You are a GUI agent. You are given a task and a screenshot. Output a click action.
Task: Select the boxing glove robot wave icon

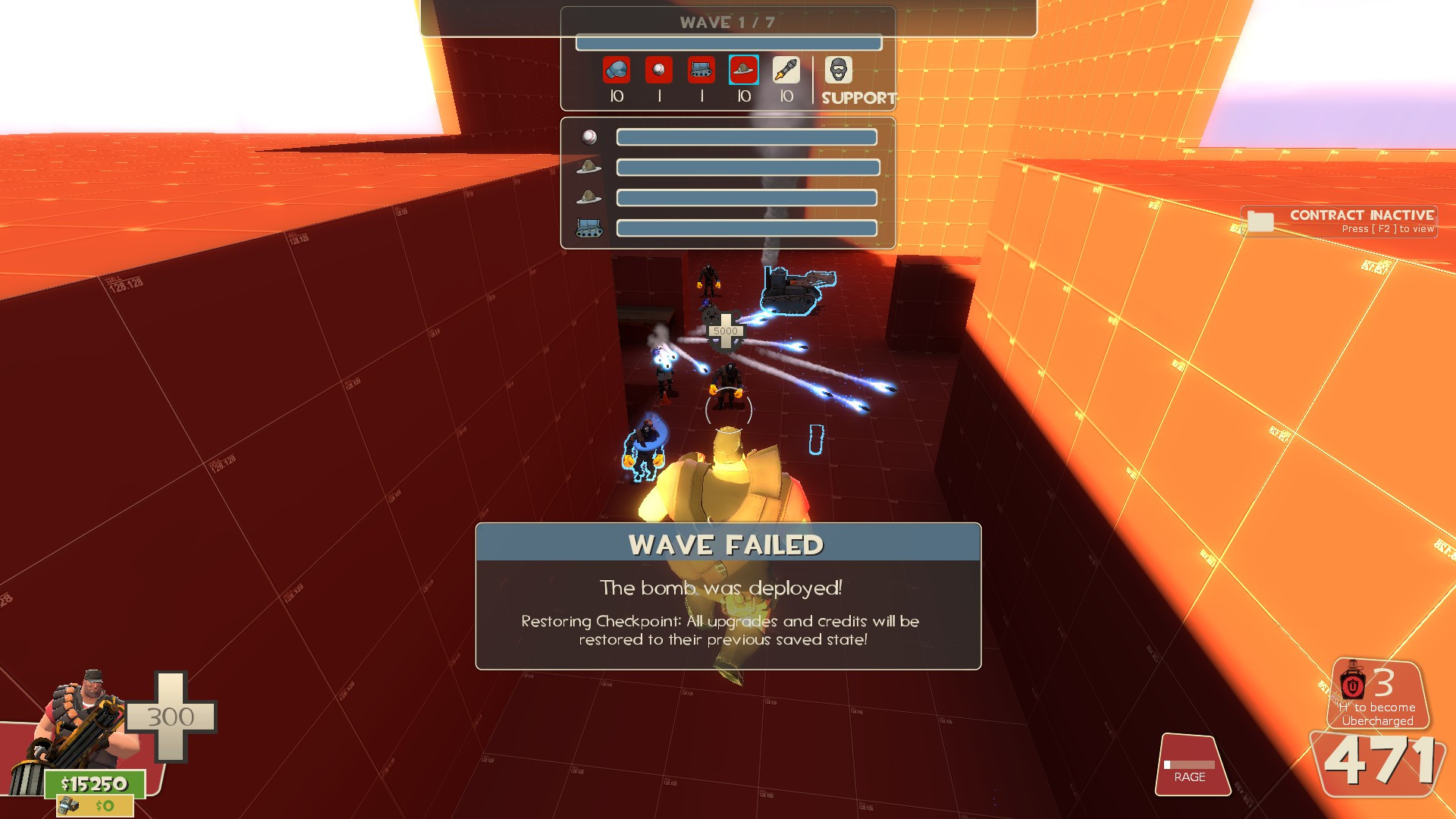[617, 70]
